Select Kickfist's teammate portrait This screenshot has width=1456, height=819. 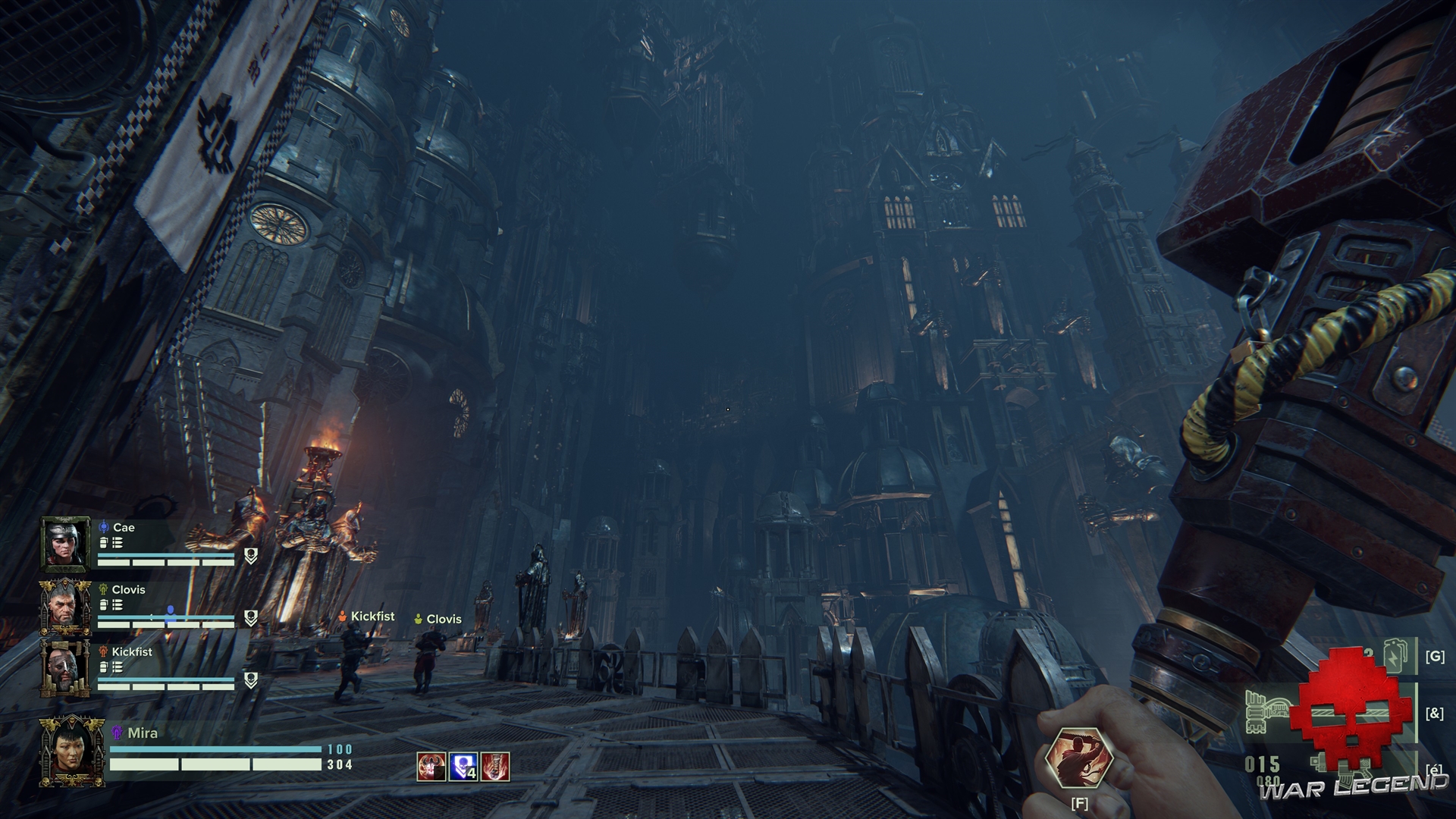[x=65, y=668]
